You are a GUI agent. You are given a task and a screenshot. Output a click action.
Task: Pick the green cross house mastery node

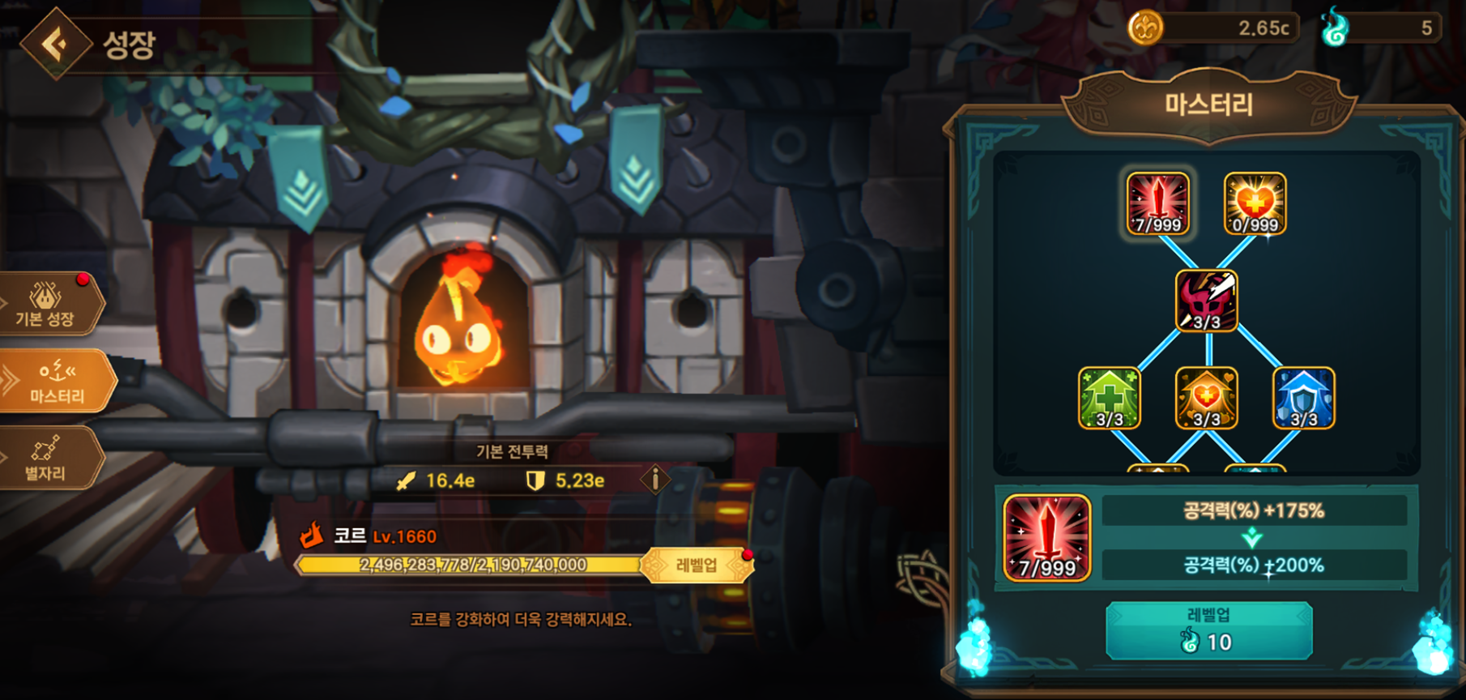point(1109,398)
